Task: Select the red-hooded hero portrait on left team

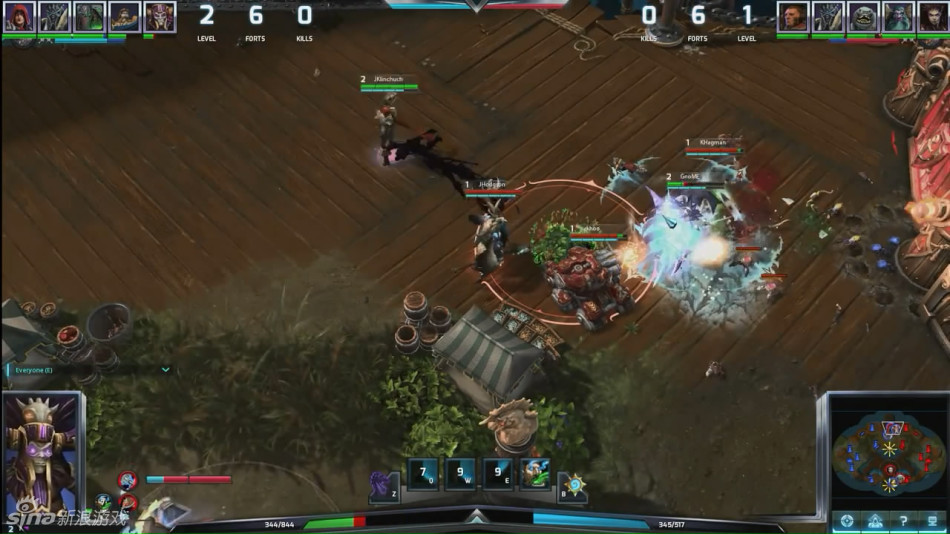Action: (x=20, y=16)
